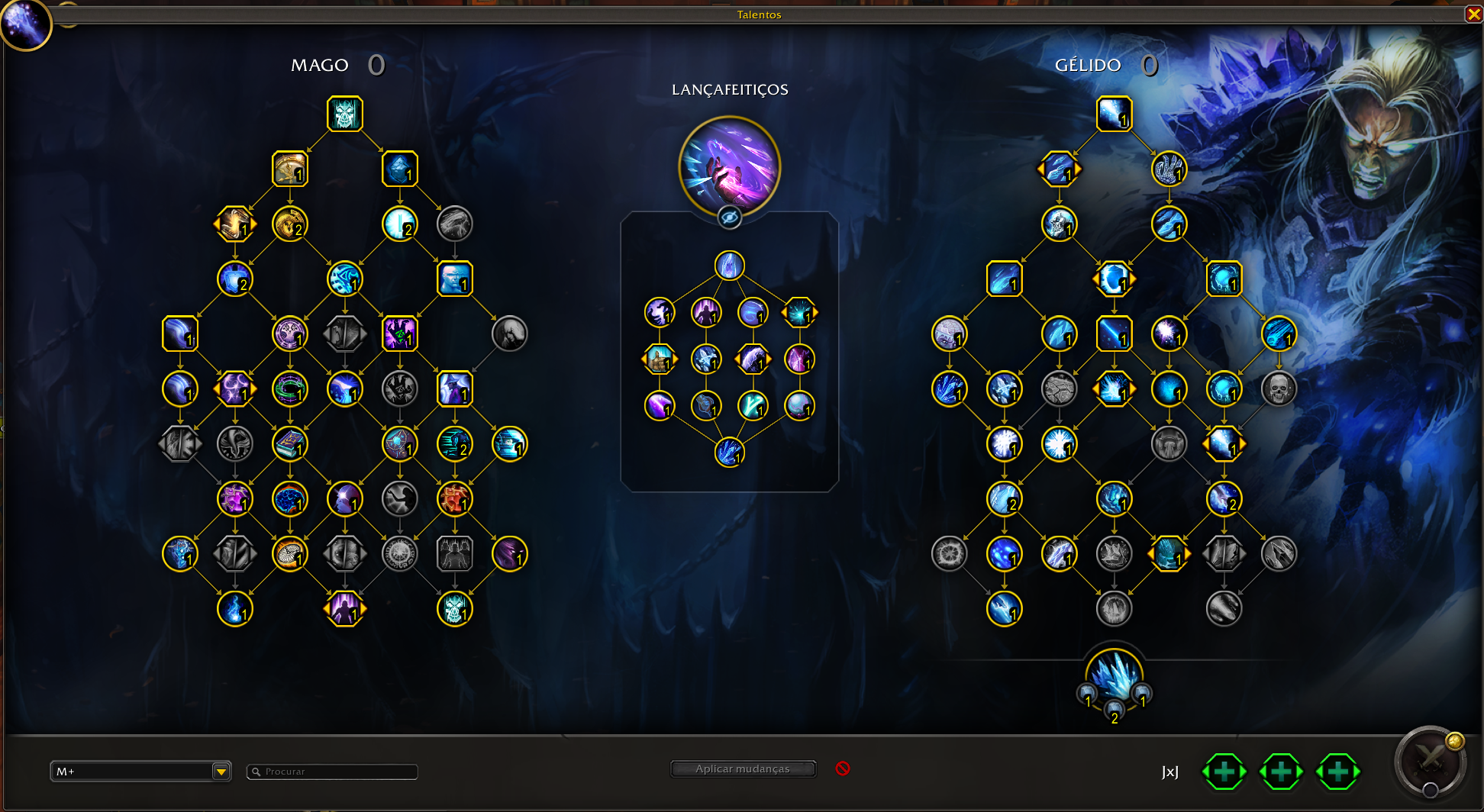Select the gray skull talent in Gélido tree
This screenshot has width=1484, height=812.
pos(1279,389)
